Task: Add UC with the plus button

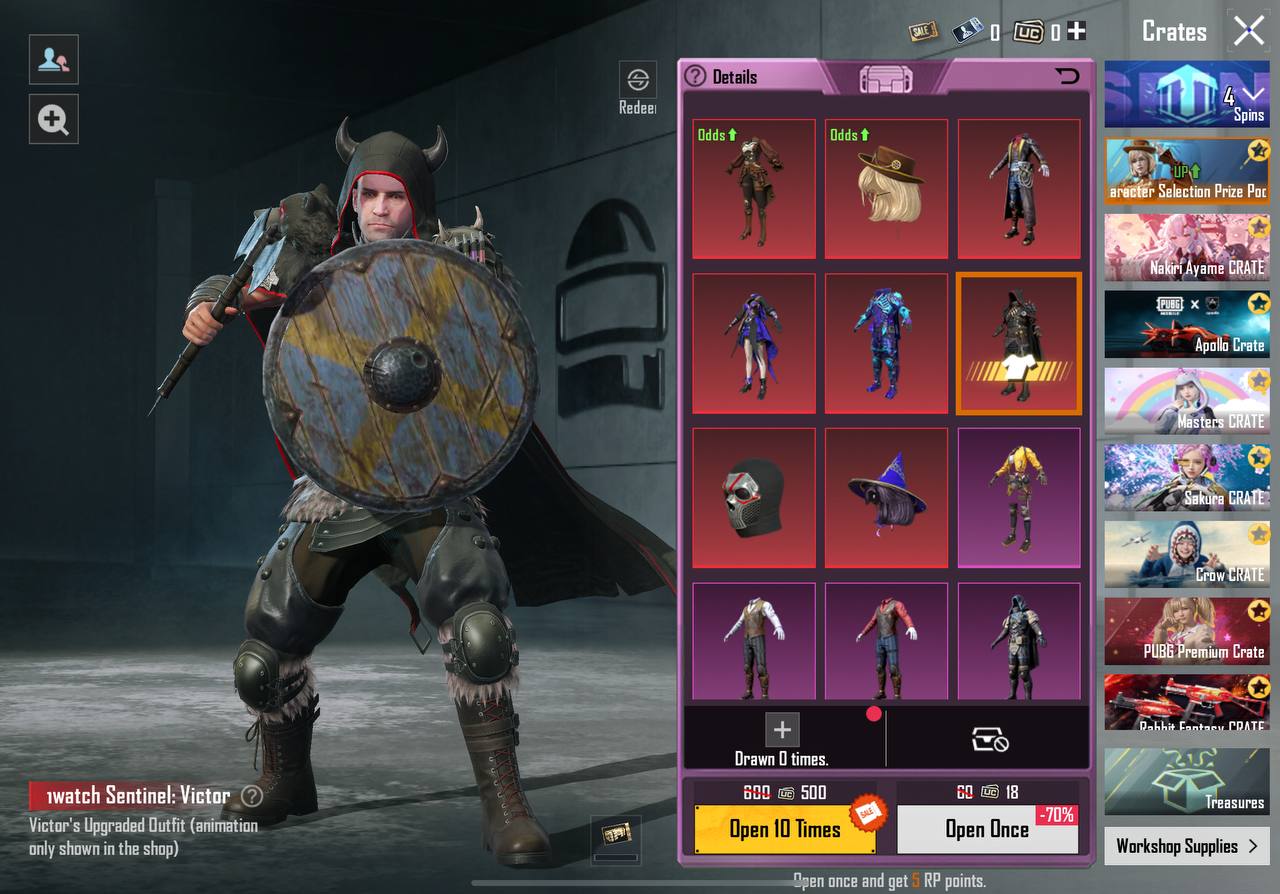Action: click(1076, 32)
